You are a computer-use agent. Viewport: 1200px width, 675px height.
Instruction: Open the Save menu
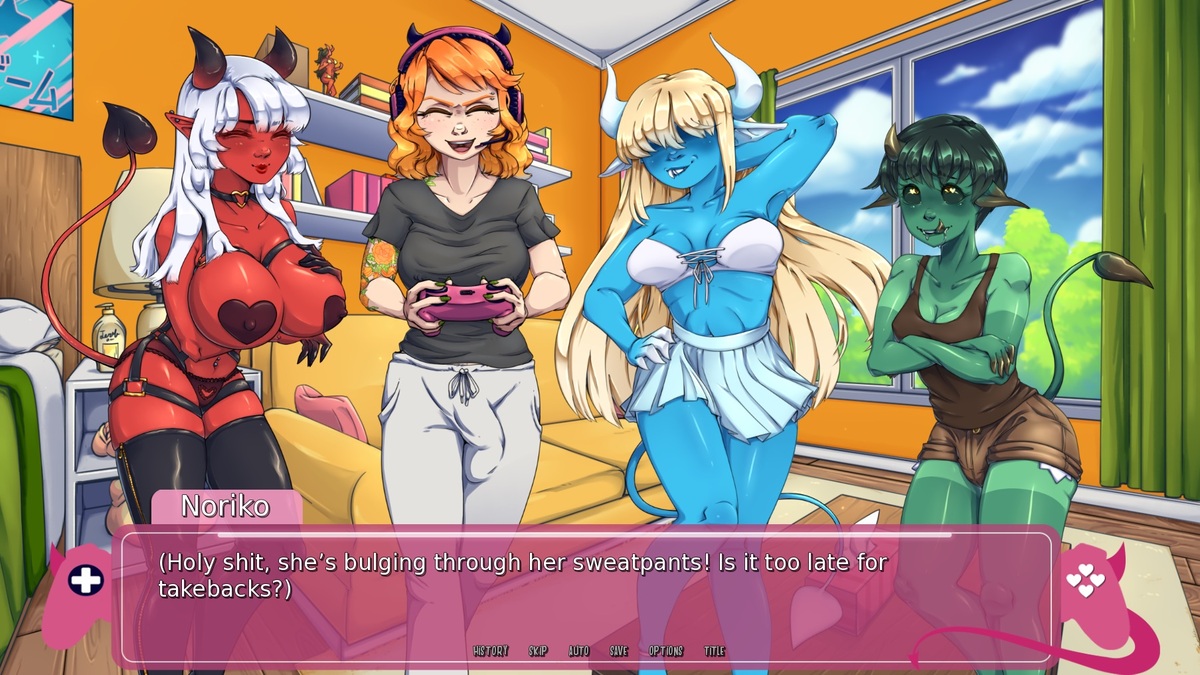click(x=619, y=651)
